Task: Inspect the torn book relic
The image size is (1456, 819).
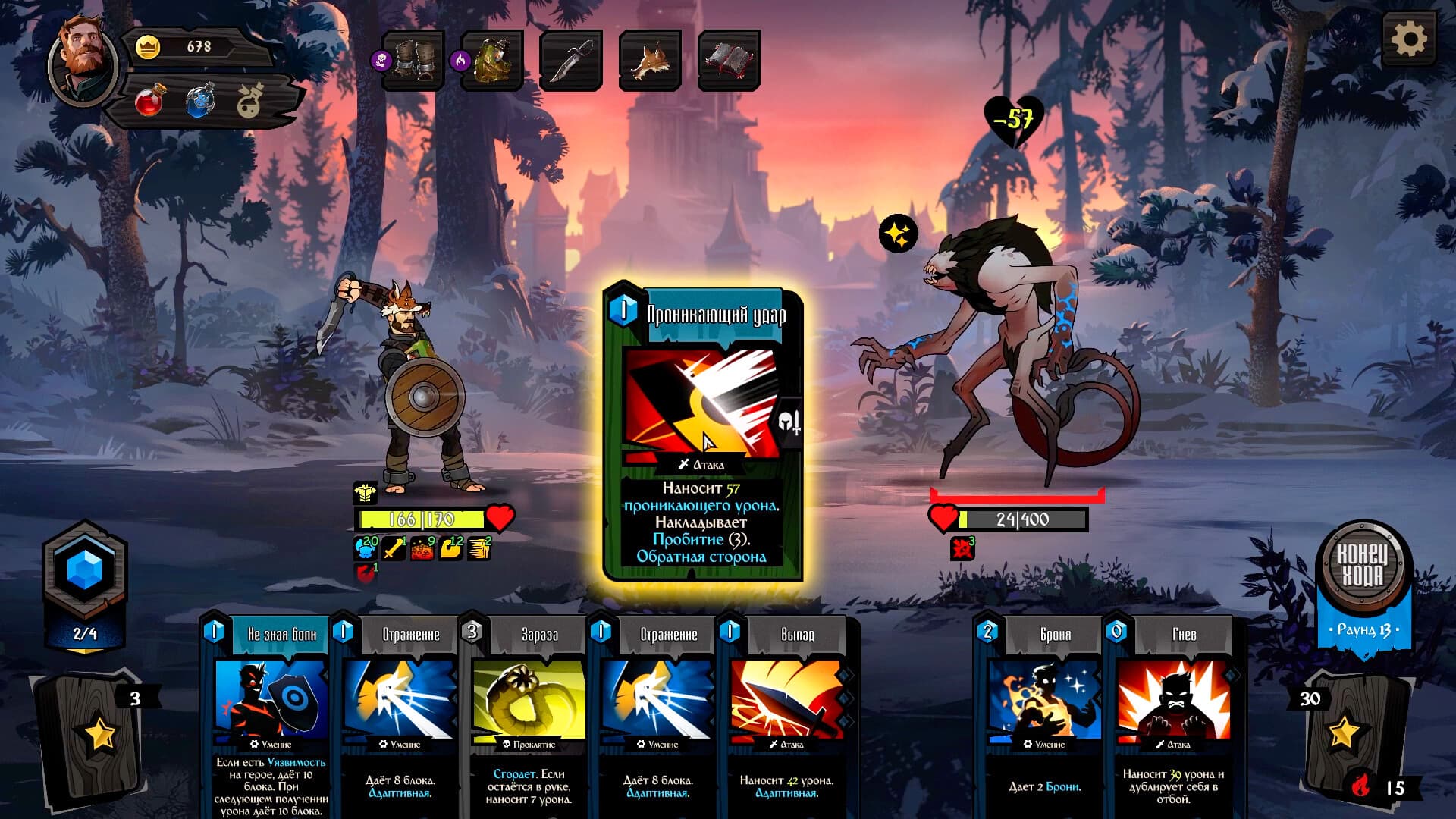Action: coord(729,61)
